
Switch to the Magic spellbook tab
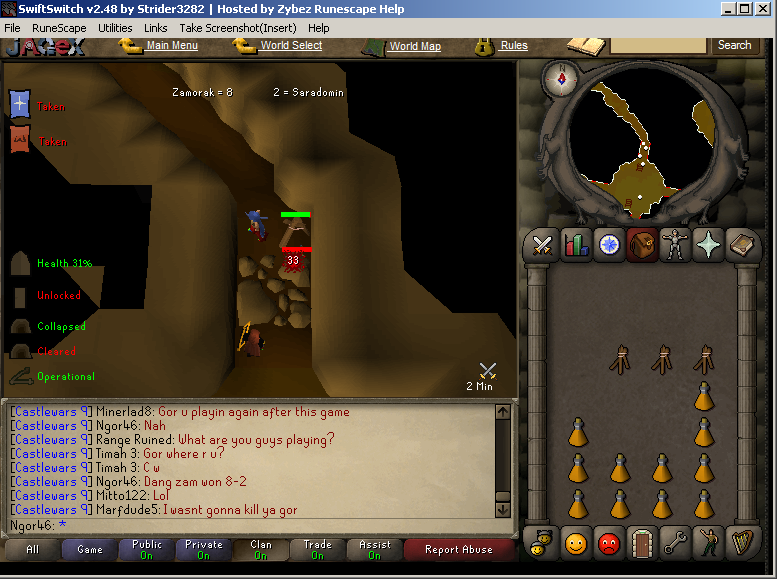pyautogui.click(x=741, y=245)
